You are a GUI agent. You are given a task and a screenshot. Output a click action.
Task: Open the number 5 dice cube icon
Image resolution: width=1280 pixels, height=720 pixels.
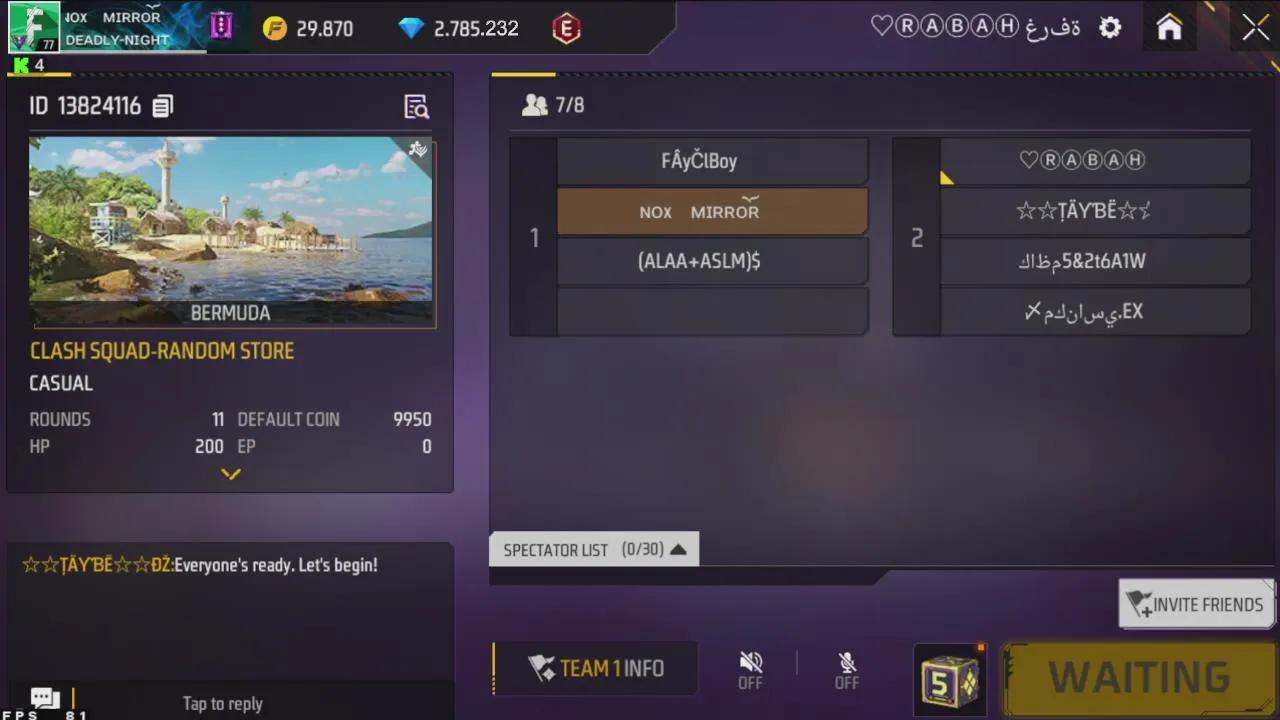pos(948,678)
